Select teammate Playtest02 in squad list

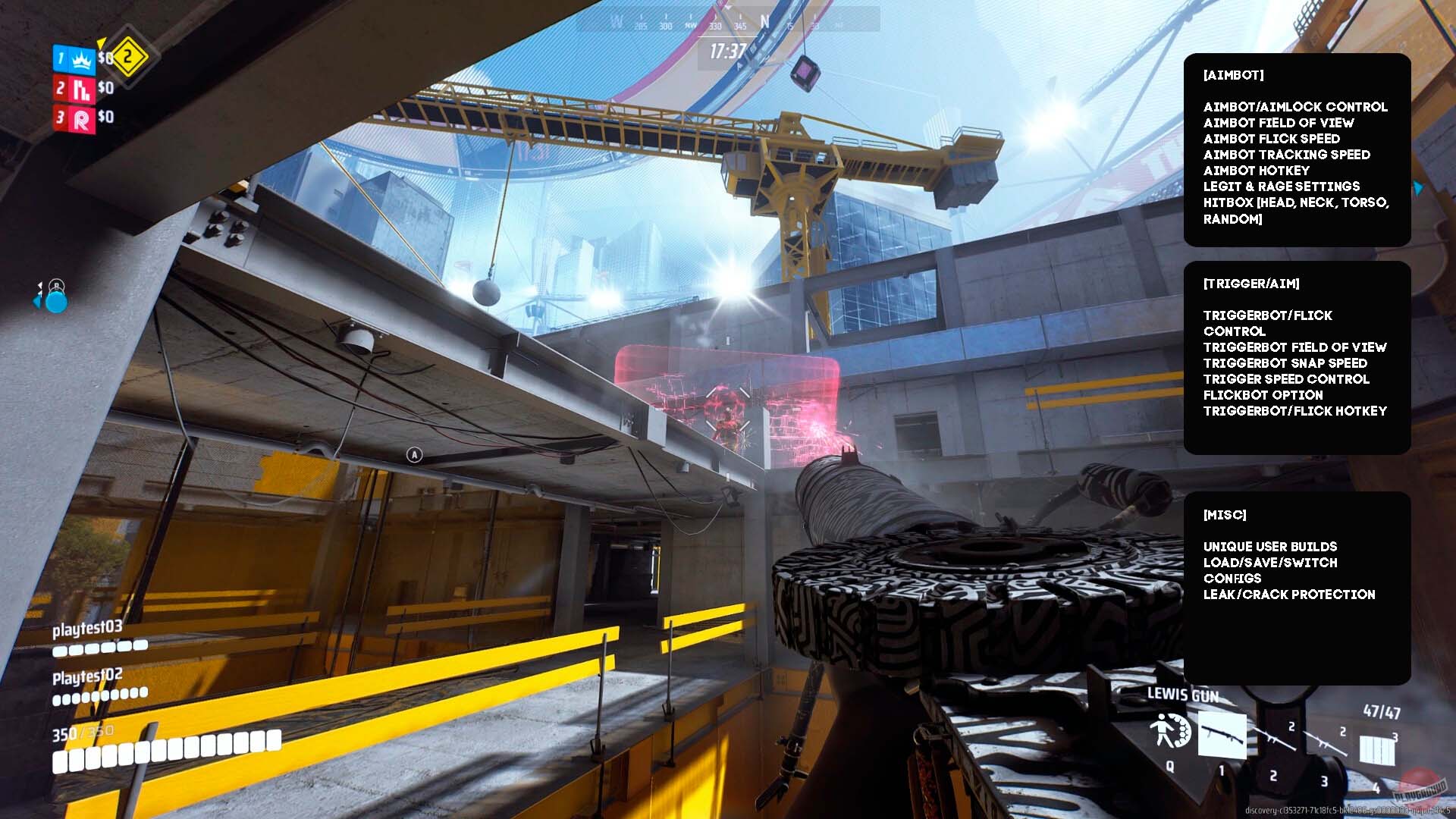pyautogui.click(x=87, y=676)
